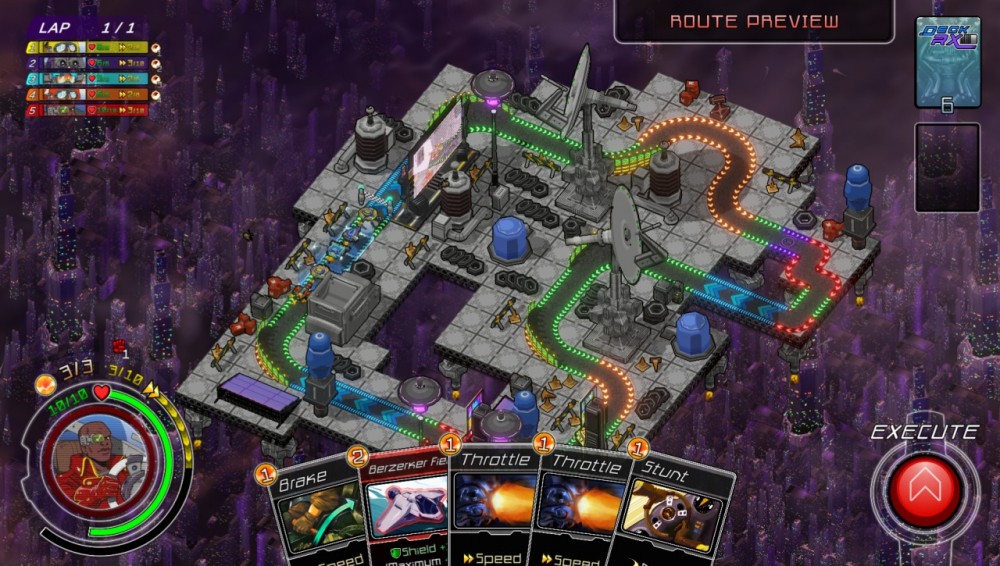Select the third-place cyan racer row
Viewport: 1000px width, 566px height.
pos(88,78)
